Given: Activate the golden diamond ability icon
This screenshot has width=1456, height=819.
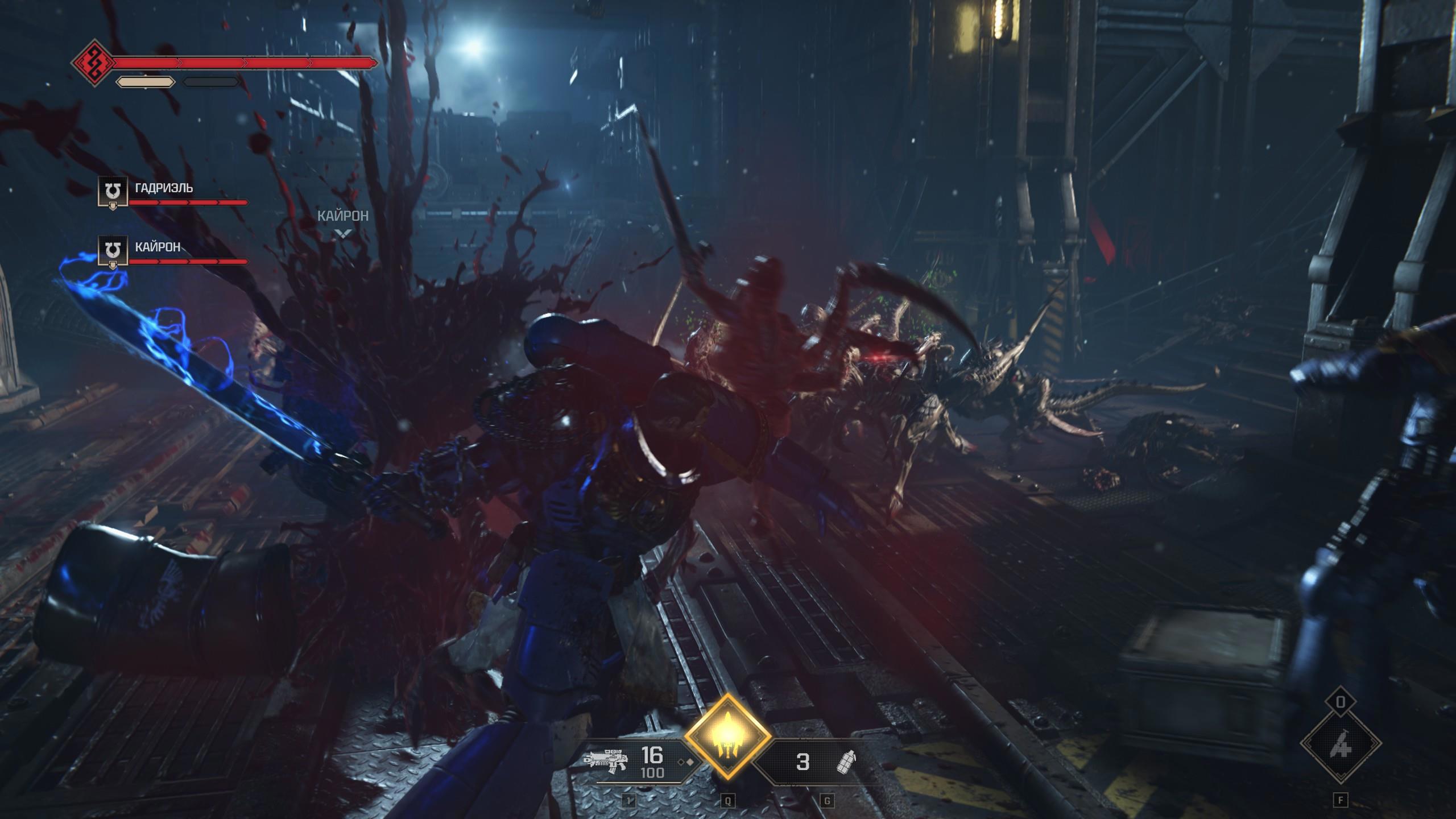Looking at the screenshot, I should (x=727, y=736).
